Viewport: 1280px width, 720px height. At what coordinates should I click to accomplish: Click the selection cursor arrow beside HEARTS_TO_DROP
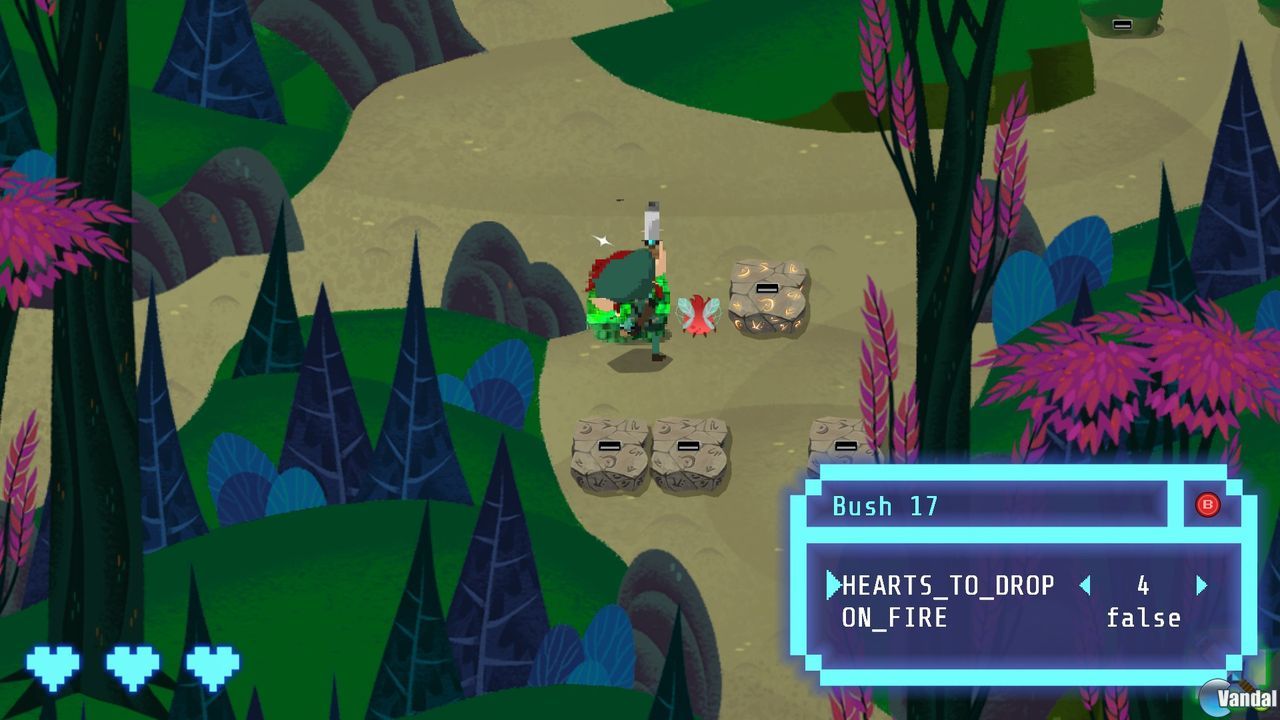835,586
